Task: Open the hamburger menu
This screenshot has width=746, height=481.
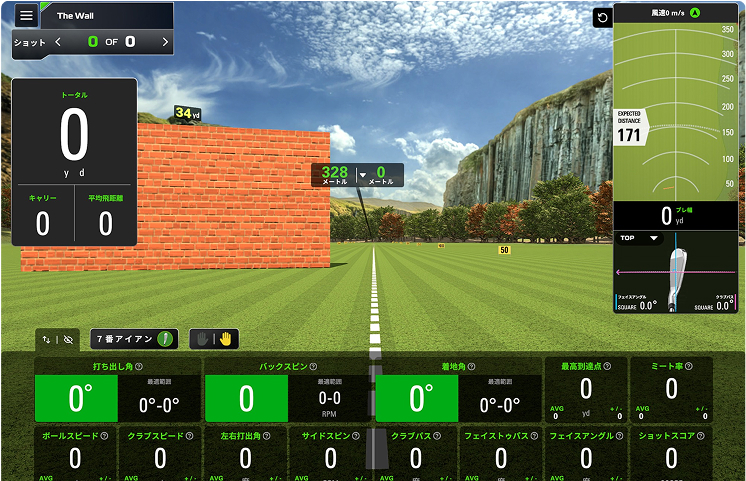Action: 26,16
